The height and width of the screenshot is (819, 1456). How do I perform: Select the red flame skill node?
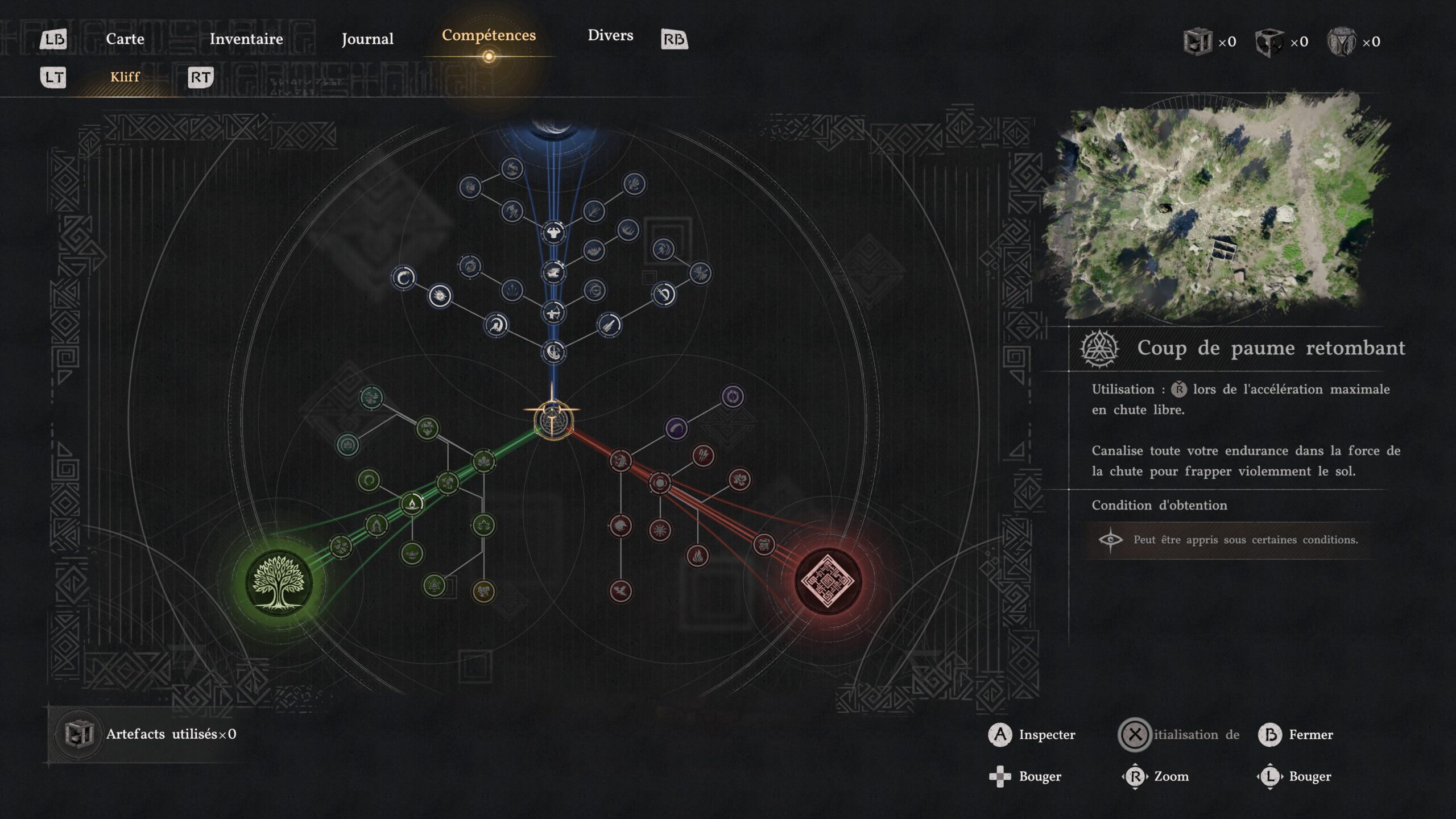pyautogui.click(x=697, y=555)
